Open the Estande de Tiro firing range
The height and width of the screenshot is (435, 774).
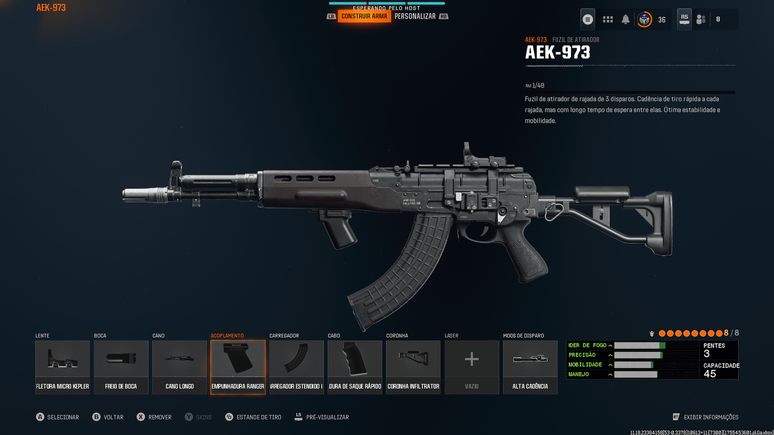pos(253,417)
